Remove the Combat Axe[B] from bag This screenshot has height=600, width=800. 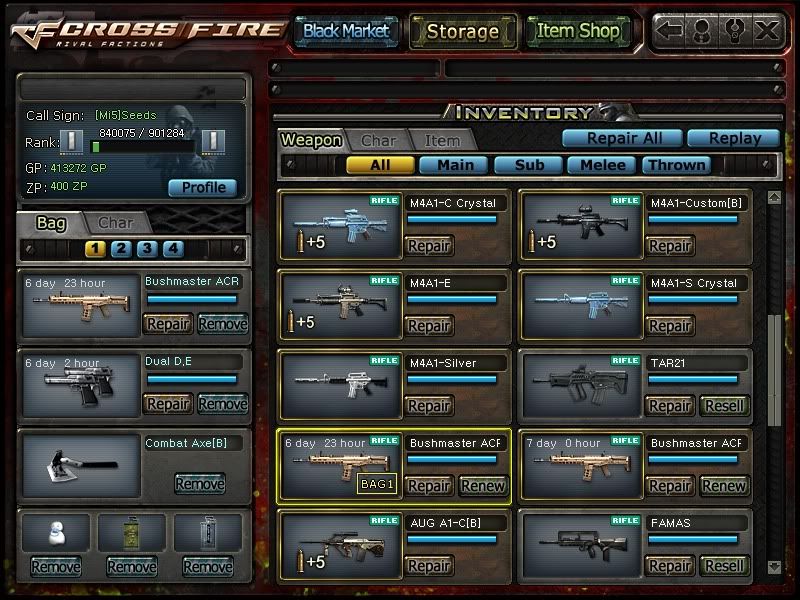coord(199,484)
